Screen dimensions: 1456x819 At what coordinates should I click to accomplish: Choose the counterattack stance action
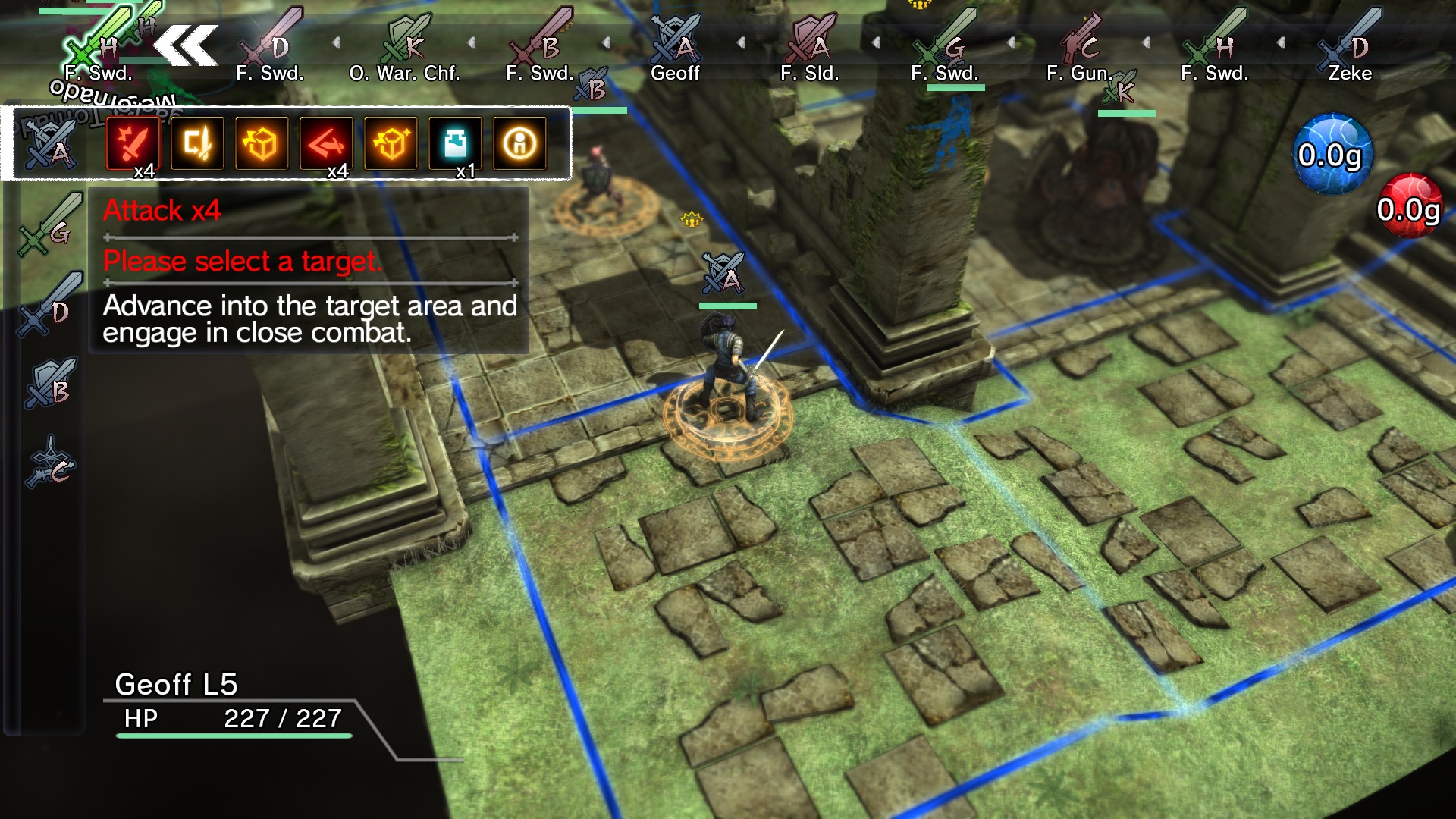tap(198, 144)
